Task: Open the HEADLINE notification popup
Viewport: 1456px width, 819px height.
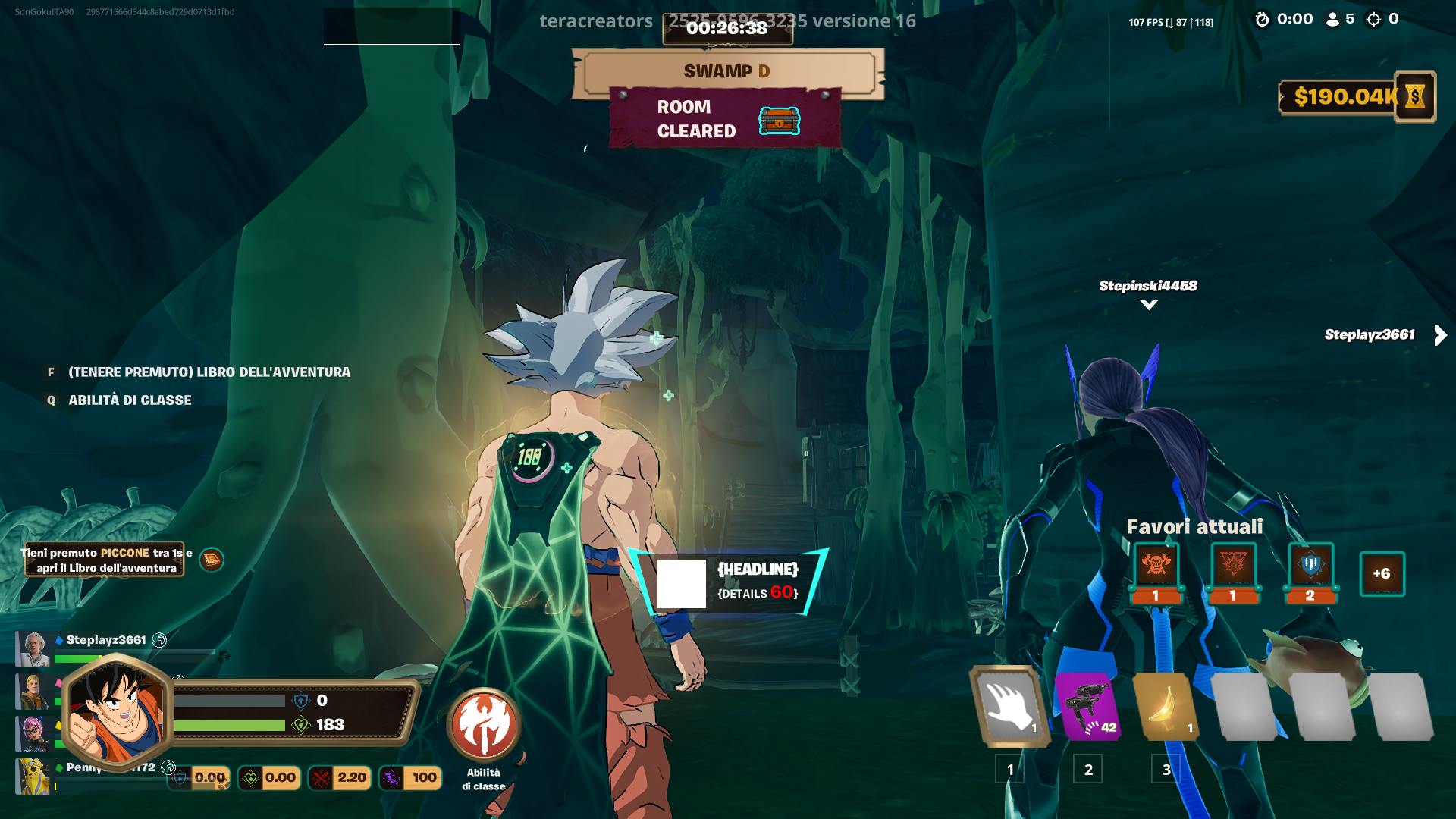Action: click(730, 582)
